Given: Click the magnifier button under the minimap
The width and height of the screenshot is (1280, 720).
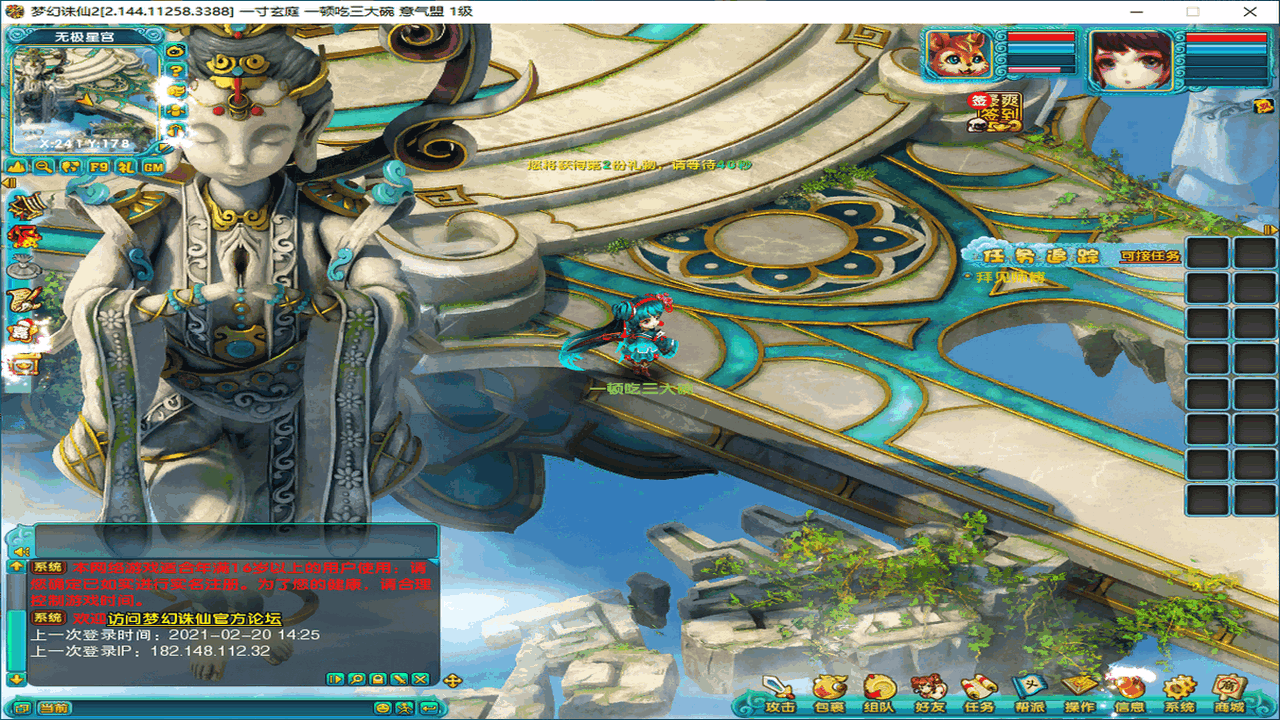Looking at the screenshot, I should click(x=44, y=167).
